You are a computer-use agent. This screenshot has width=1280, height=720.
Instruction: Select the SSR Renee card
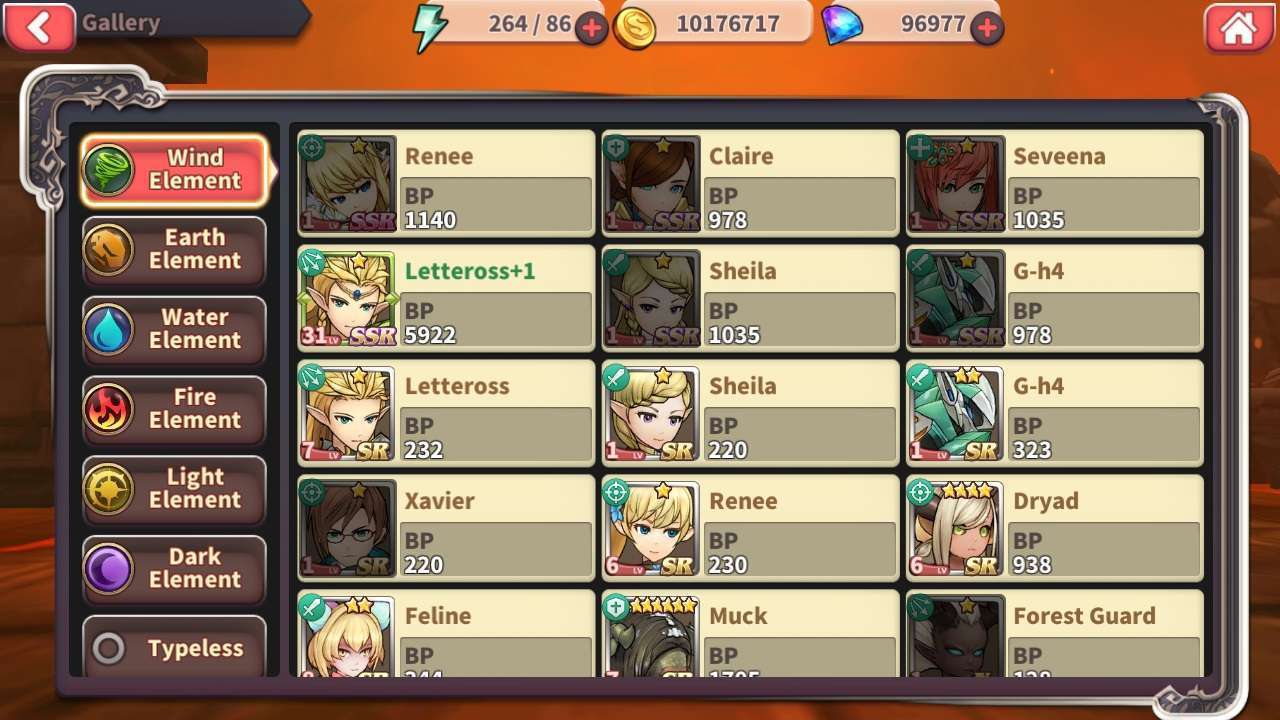[446, 184]
